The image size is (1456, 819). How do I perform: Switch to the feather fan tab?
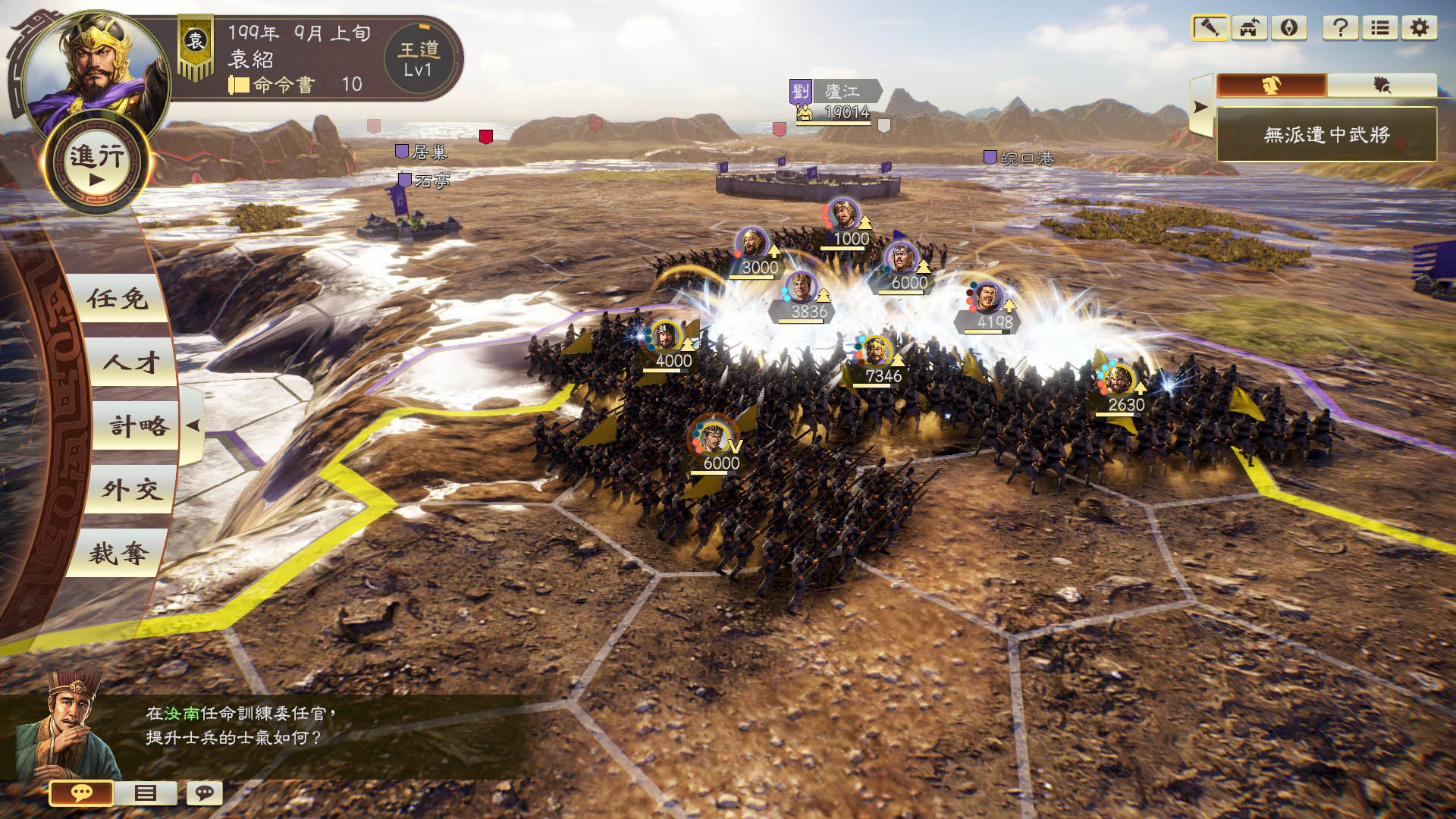[x=1382, y=85]
